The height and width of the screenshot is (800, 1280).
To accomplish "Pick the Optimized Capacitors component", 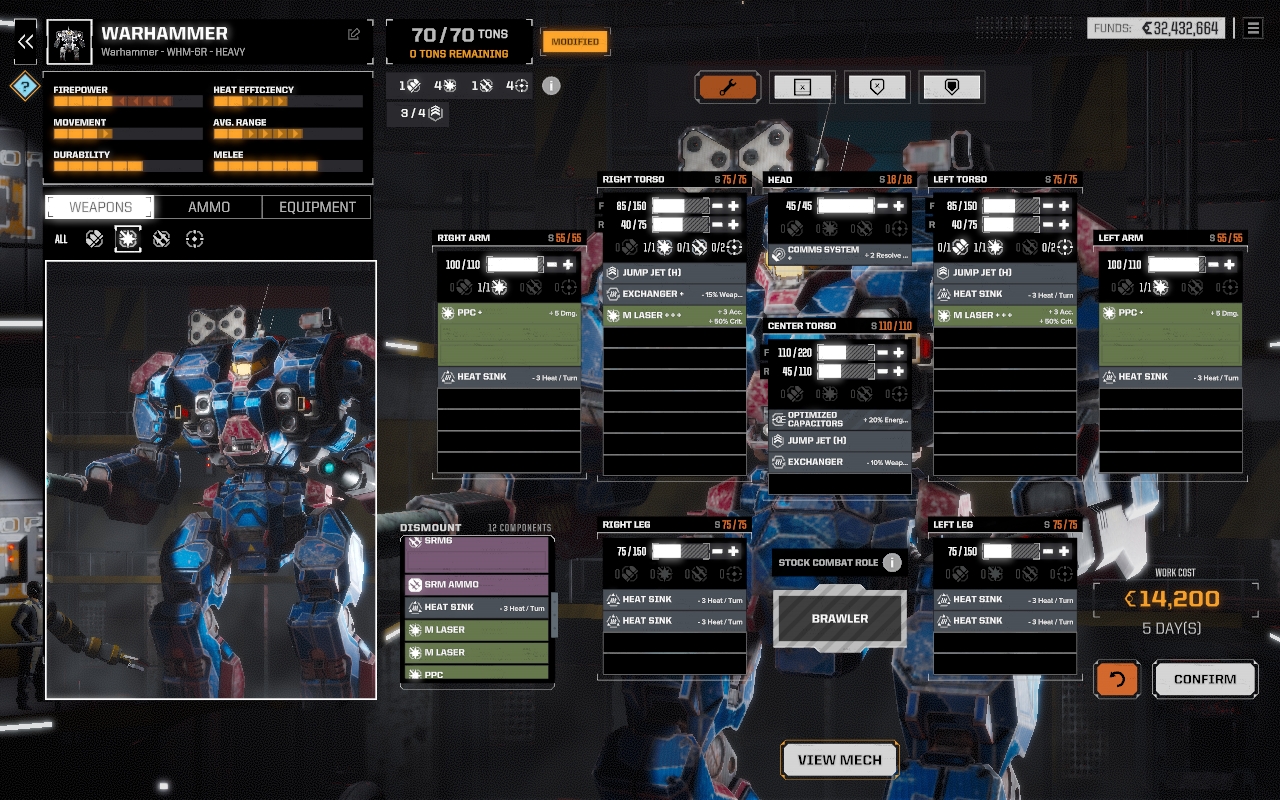I will (839, 419).
